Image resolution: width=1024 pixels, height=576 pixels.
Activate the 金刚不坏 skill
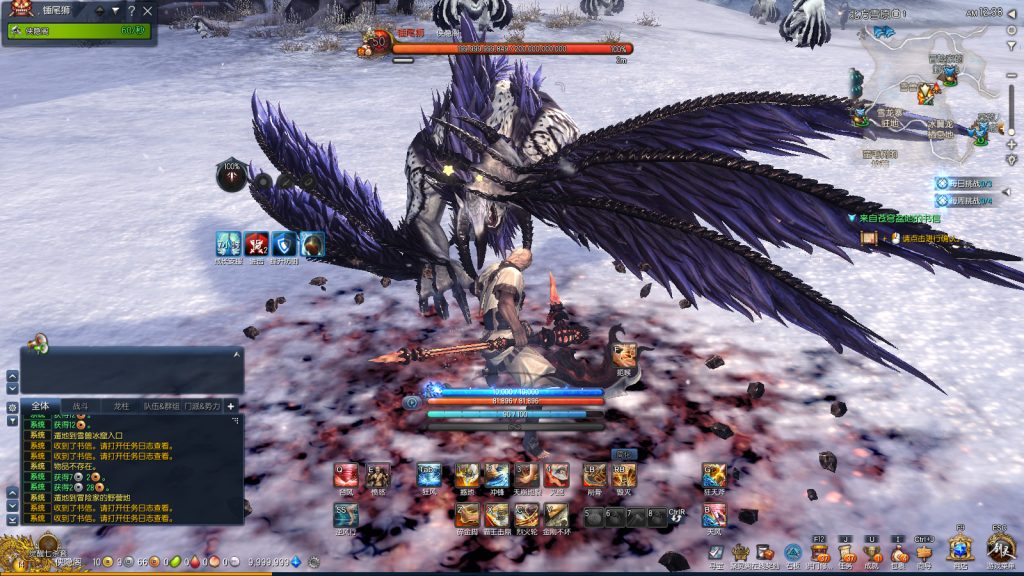(x=557, y=515)
